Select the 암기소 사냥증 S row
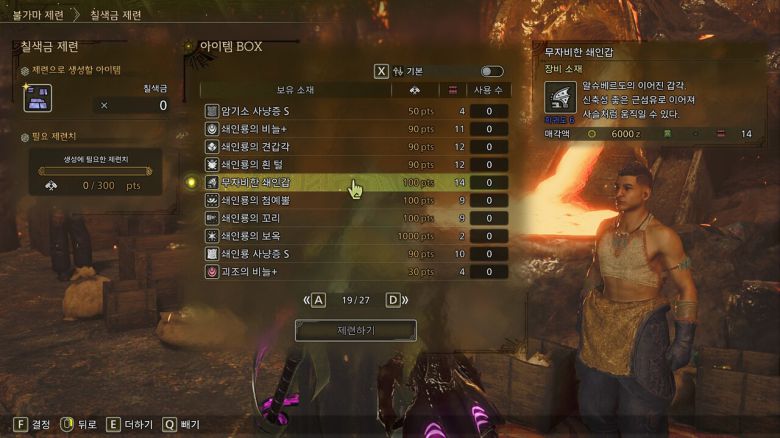 coord(300,111)
